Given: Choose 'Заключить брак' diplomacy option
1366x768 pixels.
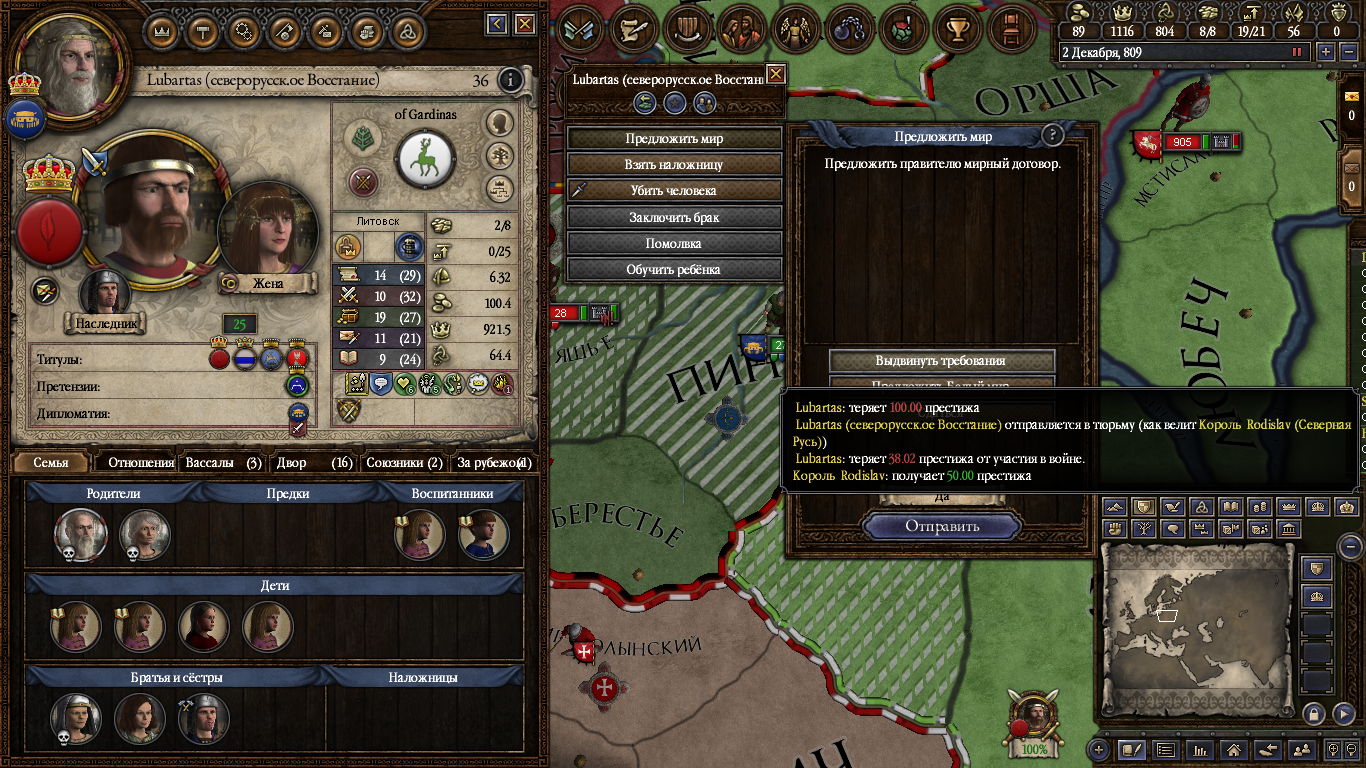Looking at the screenshot, I should [674, 217].
